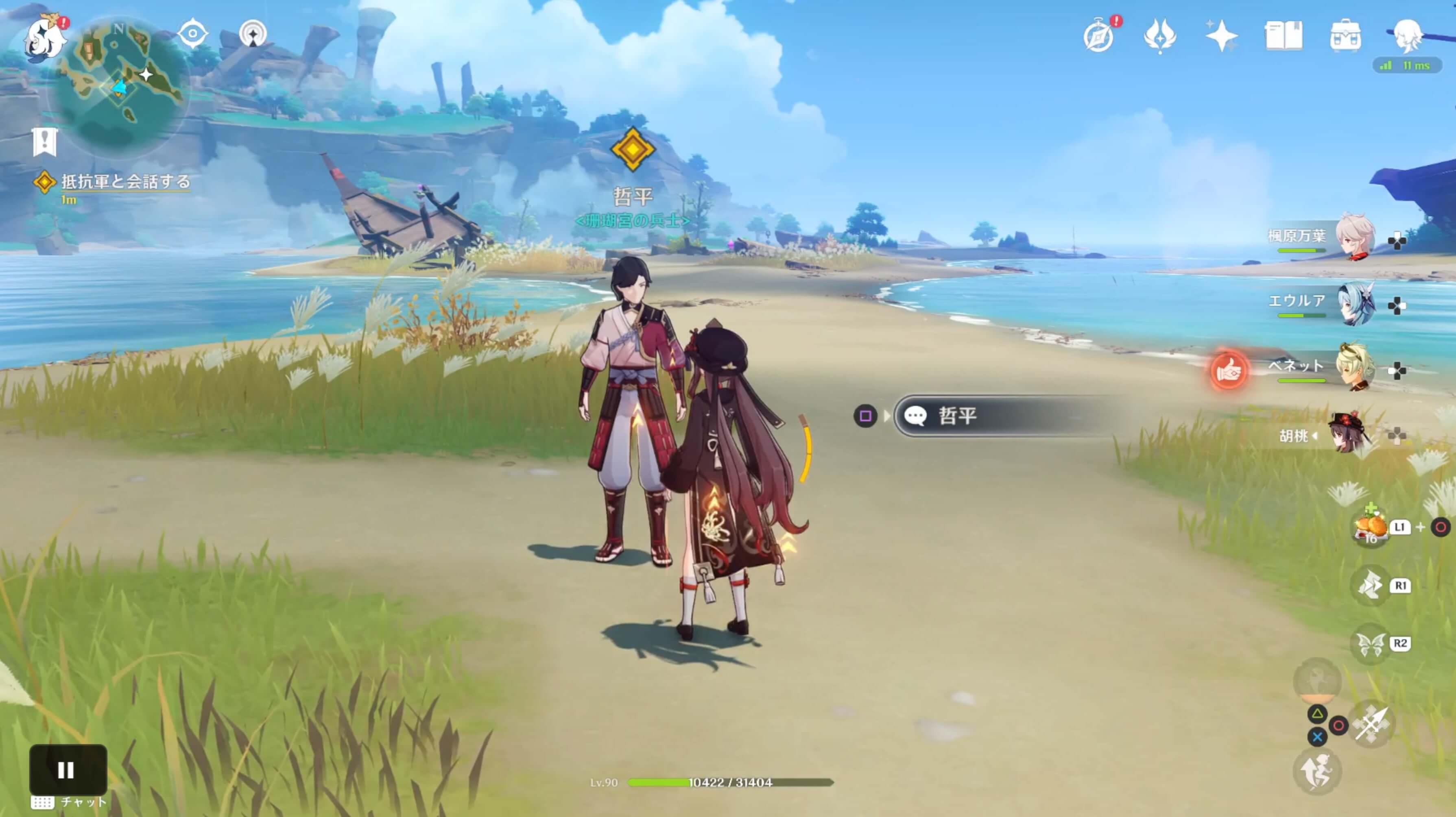
Task: Open the inventory backpack
Action: 1345,36
